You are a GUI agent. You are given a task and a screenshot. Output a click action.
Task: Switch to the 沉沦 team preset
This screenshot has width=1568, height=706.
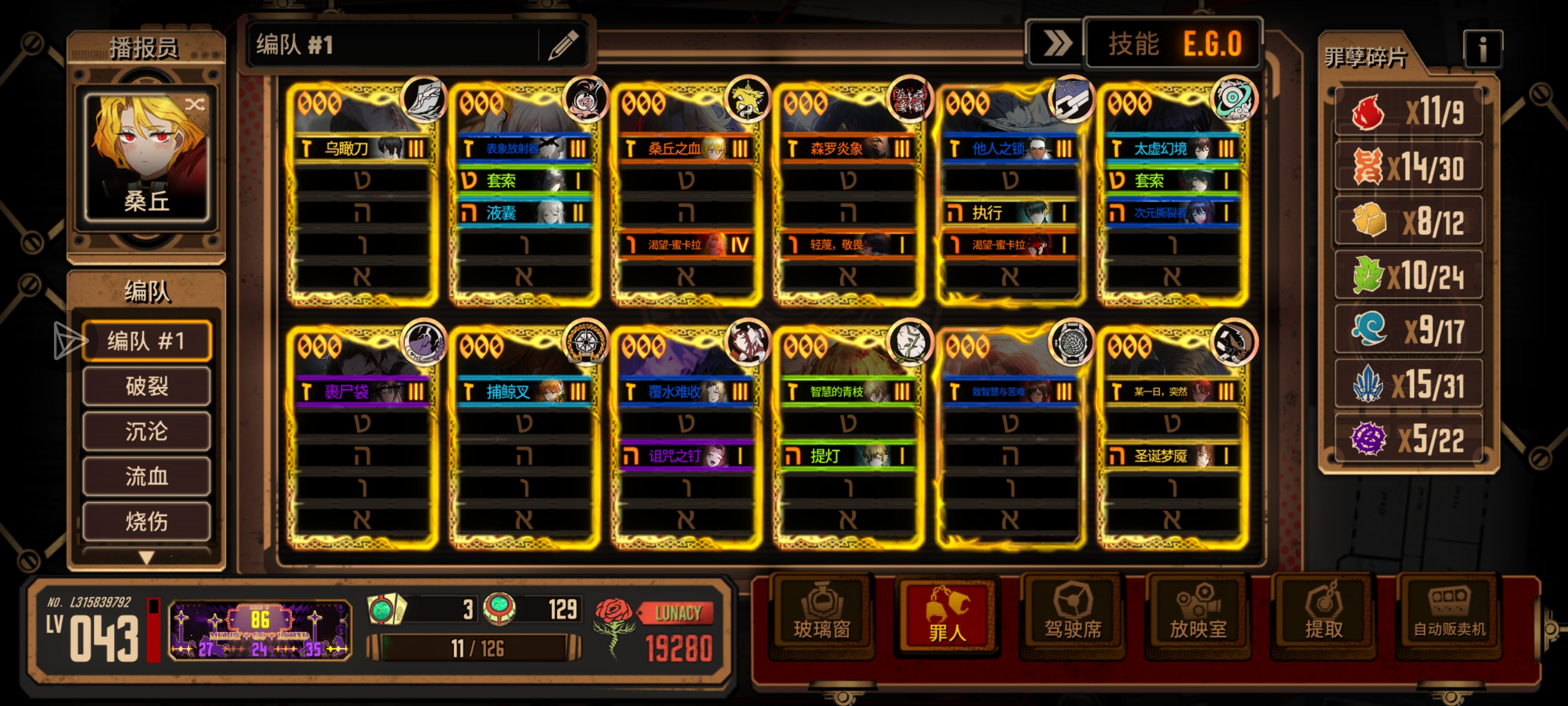(147, 431)
